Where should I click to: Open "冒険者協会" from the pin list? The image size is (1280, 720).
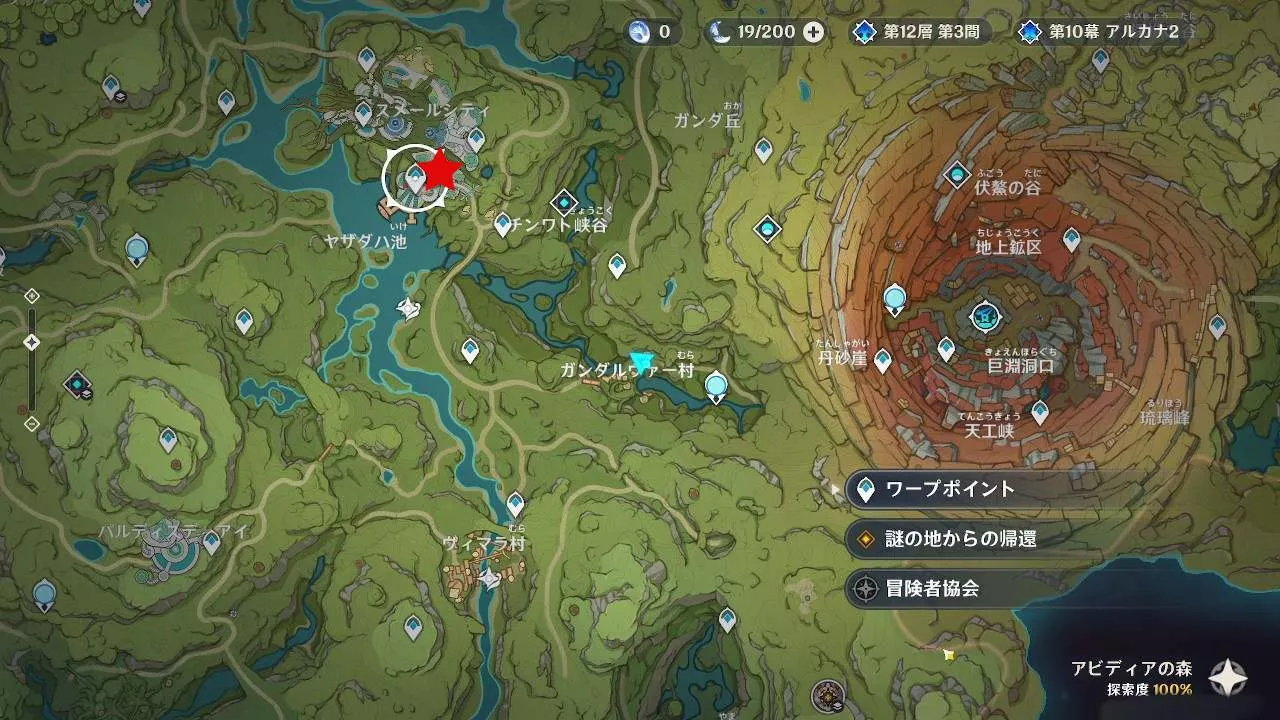(932, 589)
